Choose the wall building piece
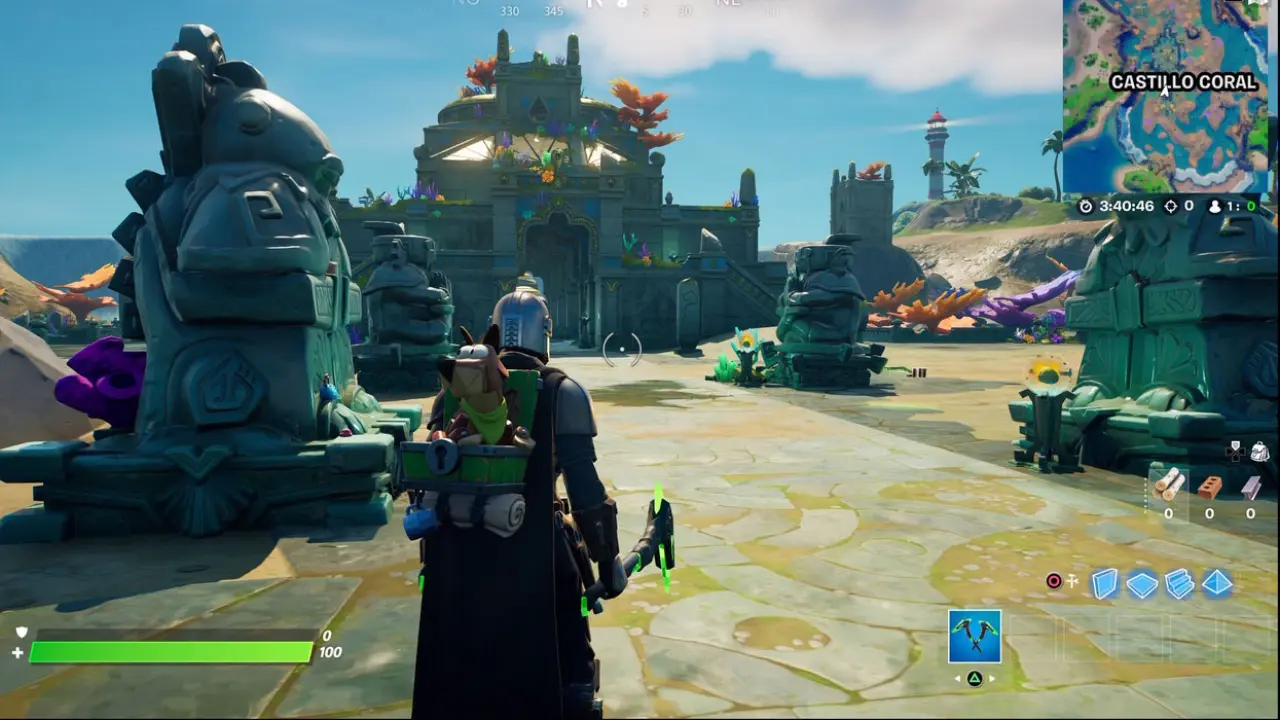Image resolution: width=1280 pixels, height=720 pixels. [x=1104, y=583]
